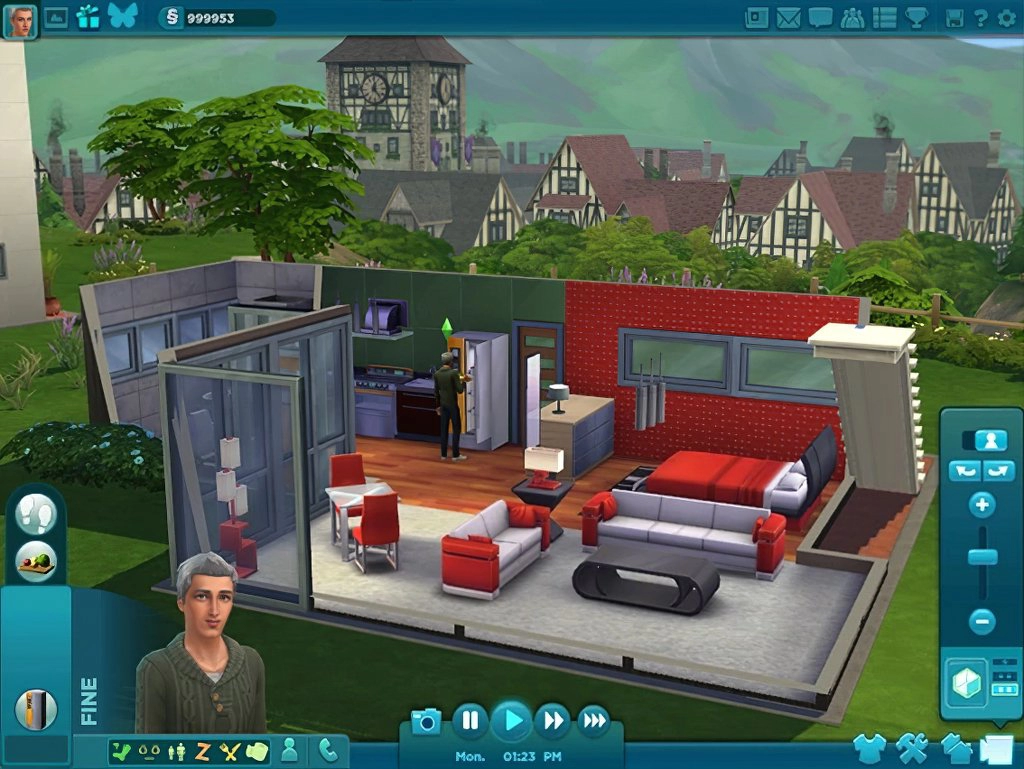
Task: Pause the game
Action: [470, 720]
